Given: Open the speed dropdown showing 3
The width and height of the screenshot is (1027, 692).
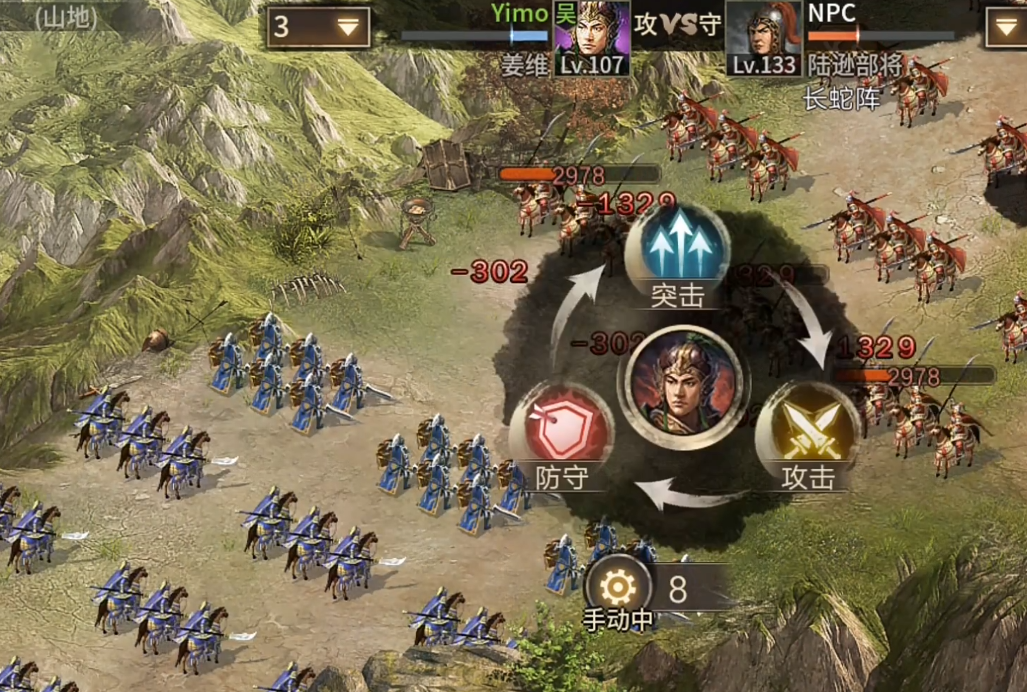Looking at the screenshot, I should [318, 27].
